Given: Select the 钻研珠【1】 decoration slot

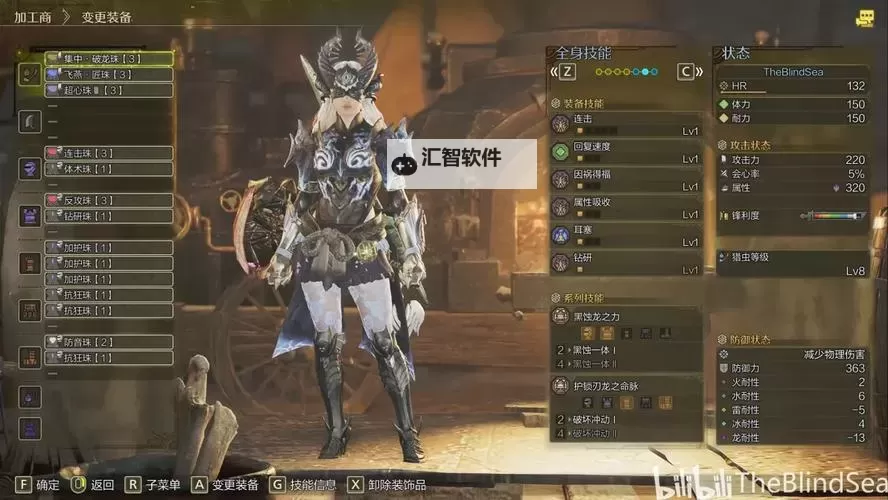Looking at the screenshot, I should (x=108, y=216).
